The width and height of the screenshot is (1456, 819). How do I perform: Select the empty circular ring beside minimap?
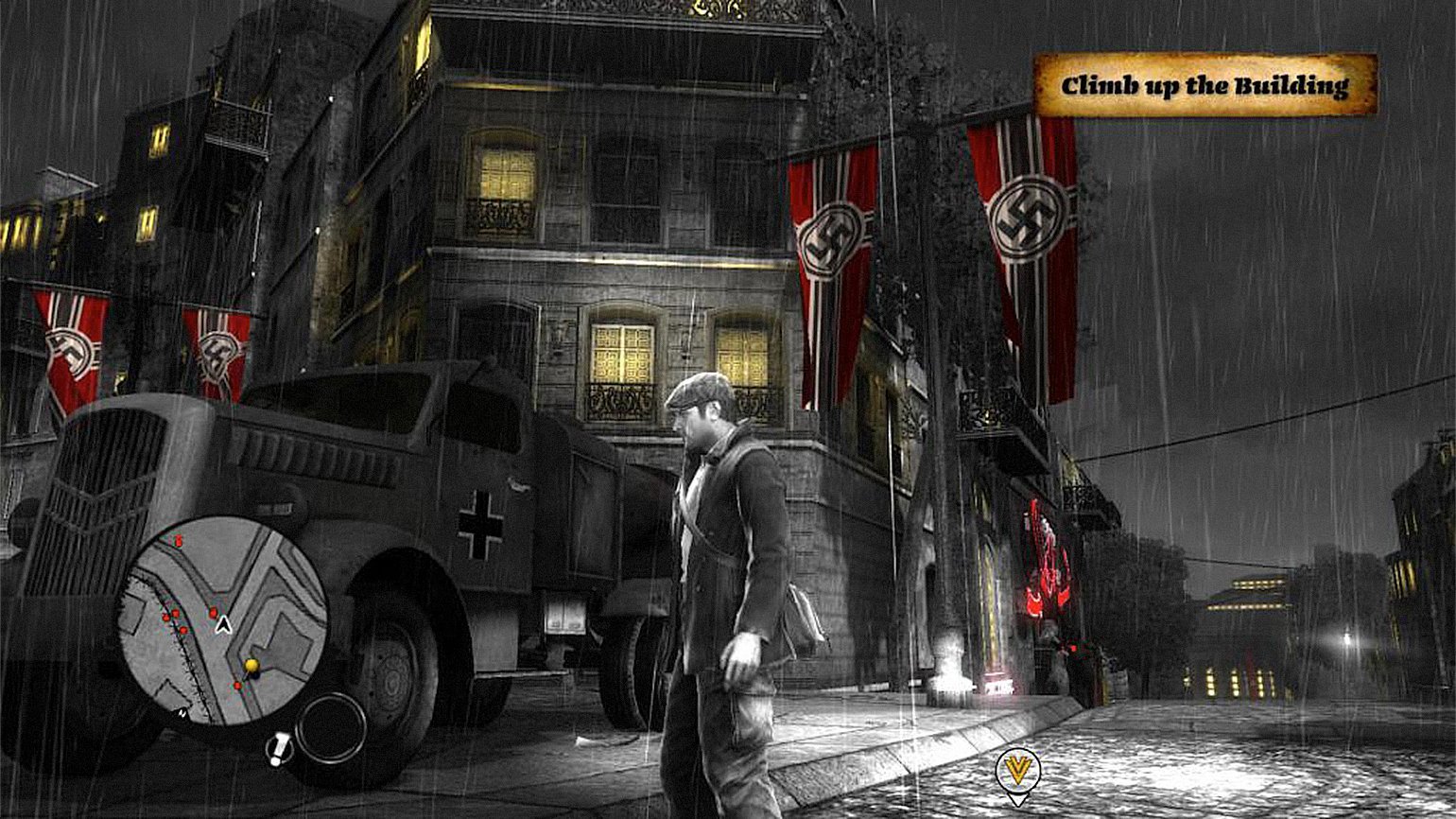[330, 726]
